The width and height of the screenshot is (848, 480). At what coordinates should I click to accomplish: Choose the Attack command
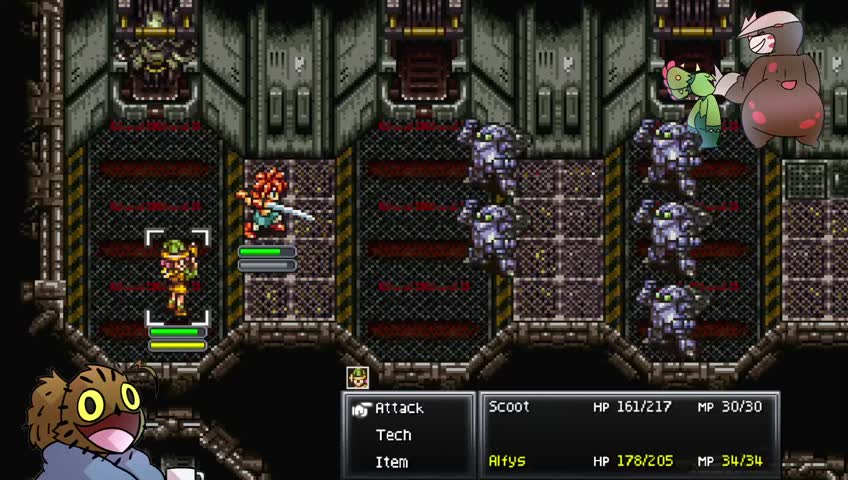[x=399, y=408]
